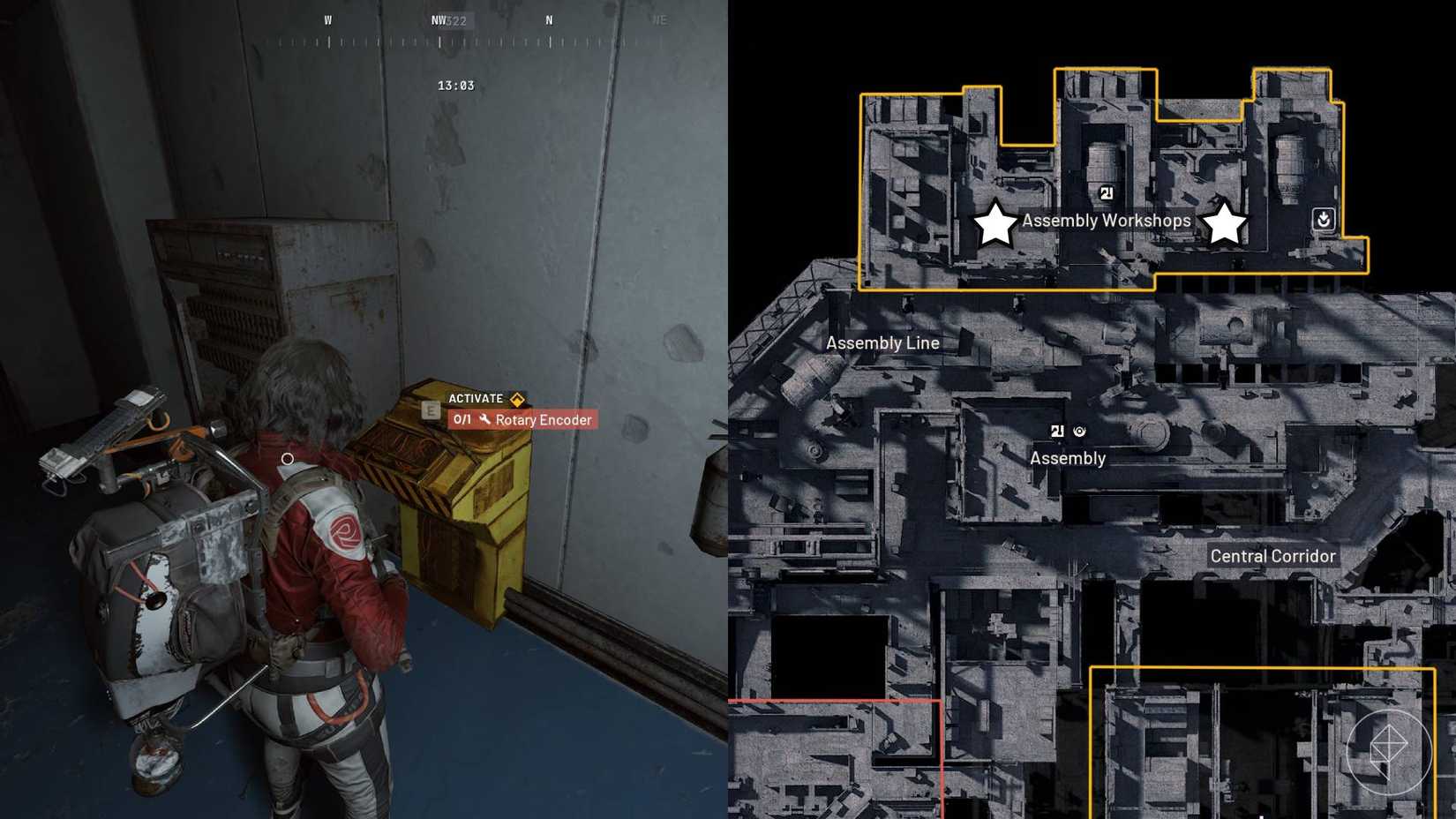Click the 13:03 timer display
This screenshot has width=1456, height=819.
pyautogui.click(x=457, y=85)
